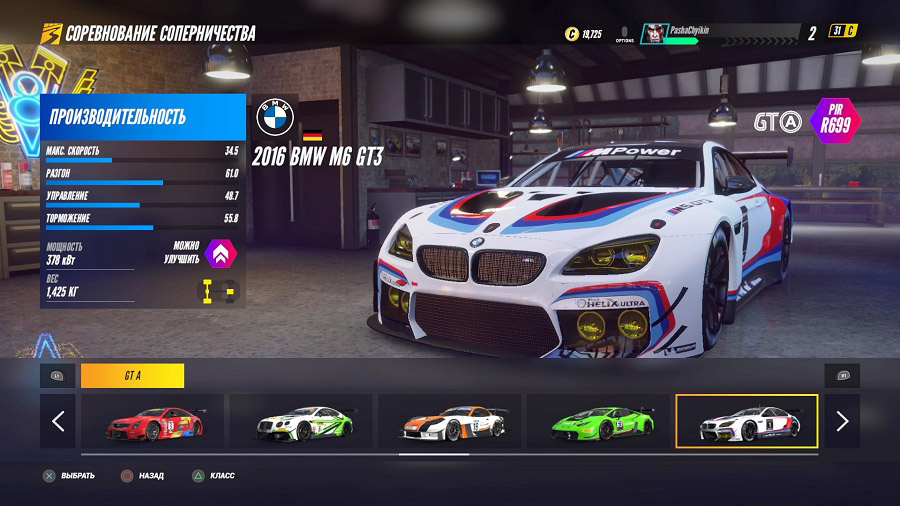Image resolution: width=900 pixels, height=506 pixels.
Task: Select the highlighted BMW M6 GT3 thumbnail
Action: tap(746, 421)
